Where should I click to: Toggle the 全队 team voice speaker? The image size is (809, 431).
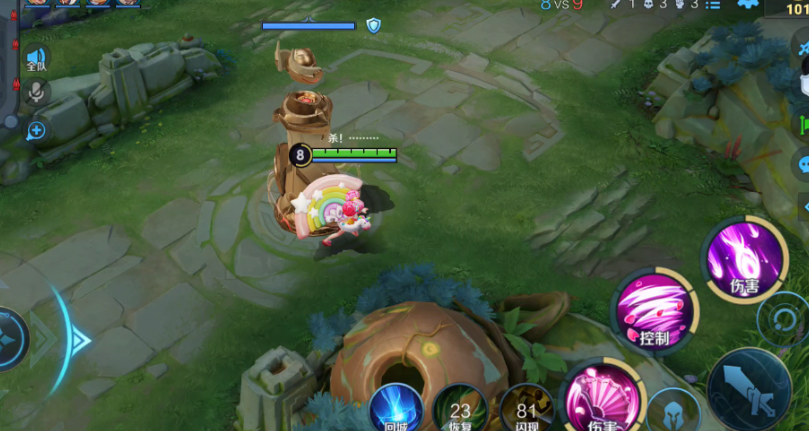(x=37, y=60)
